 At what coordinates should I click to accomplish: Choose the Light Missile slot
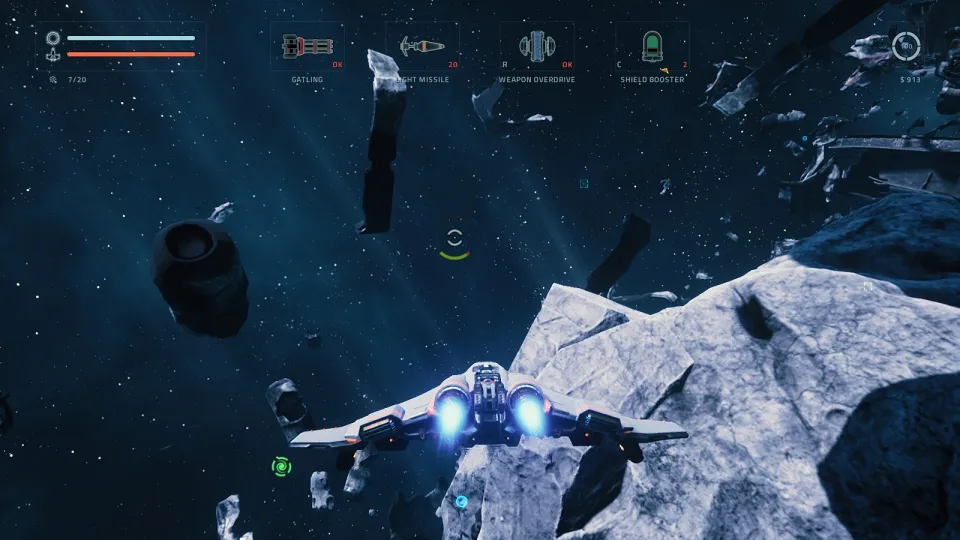click(x=422, y=46)
